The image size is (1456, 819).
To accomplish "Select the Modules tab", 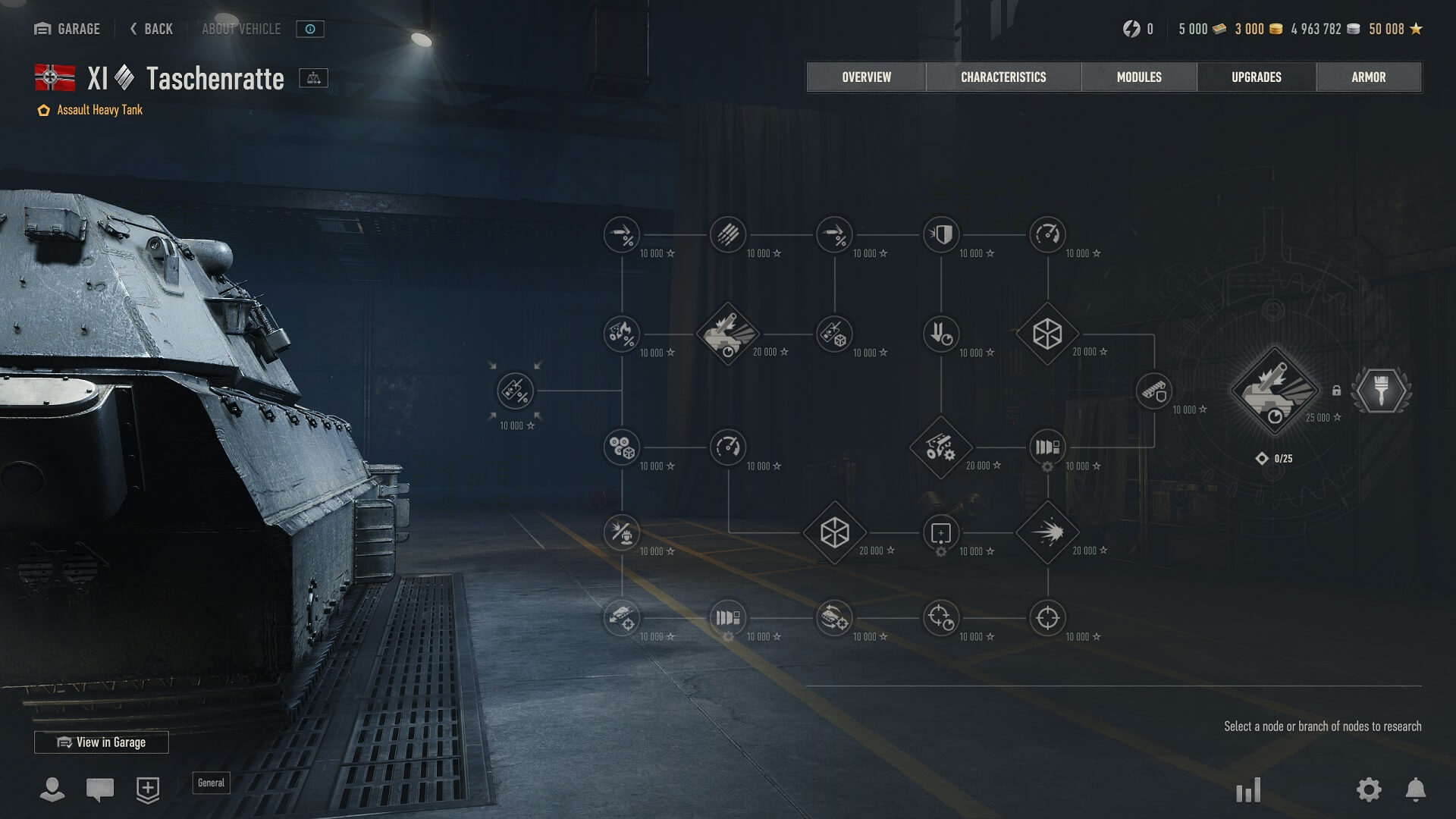I will 1138,77.
